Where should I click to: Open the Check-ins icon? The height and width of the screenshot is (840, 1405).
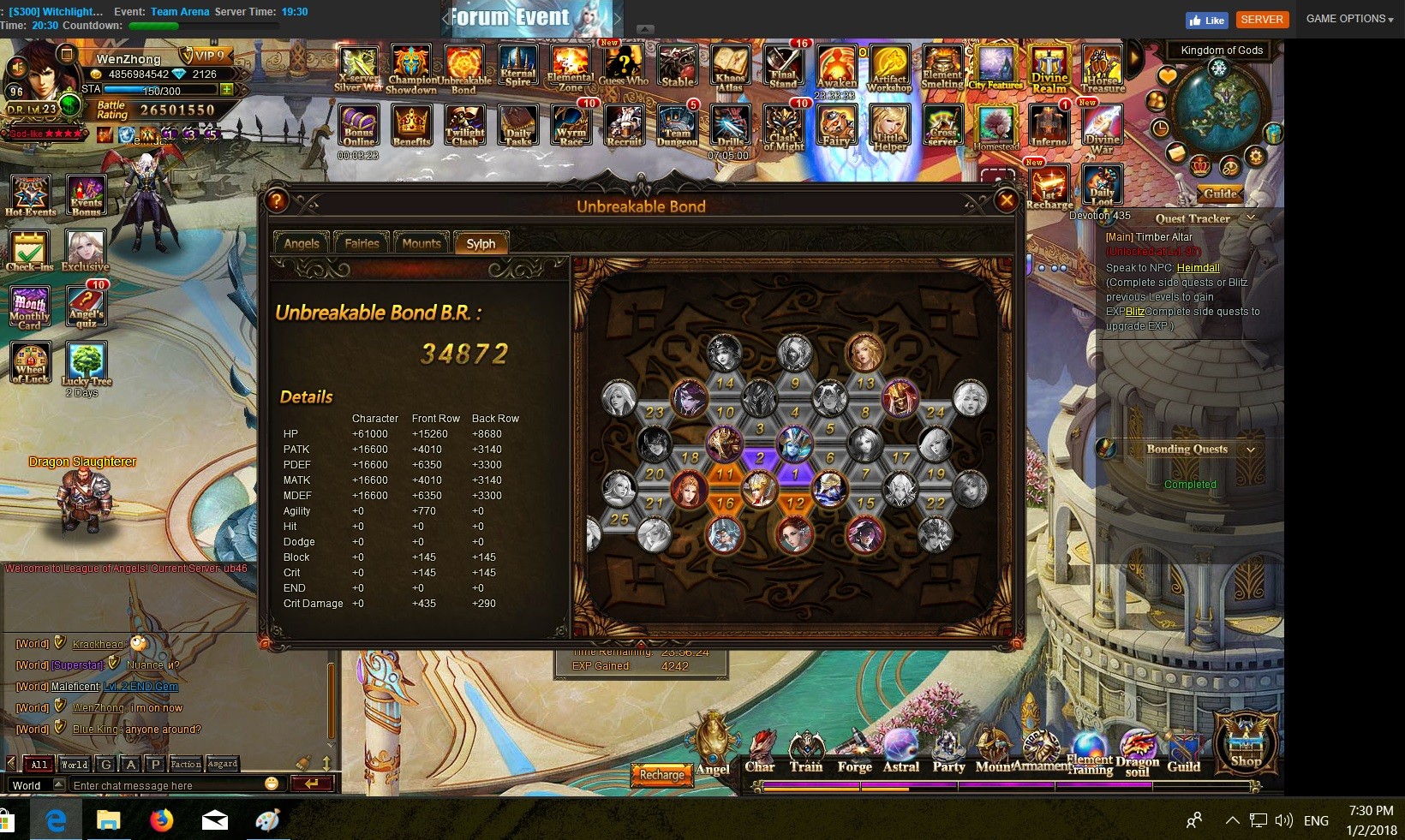29,250
